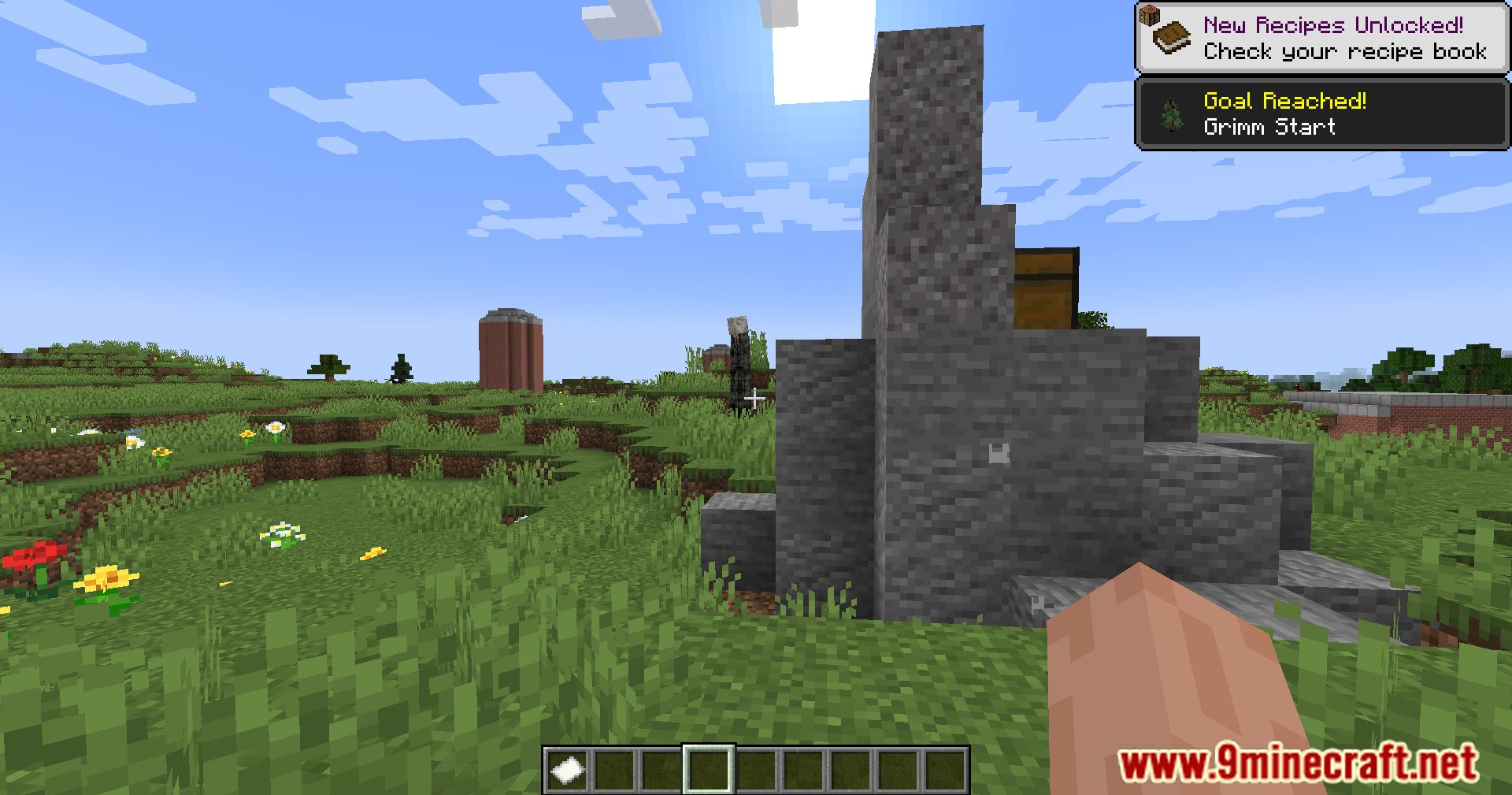Click the red silo on the horizon
This screenshot has width=1512, height=795.
510,351
